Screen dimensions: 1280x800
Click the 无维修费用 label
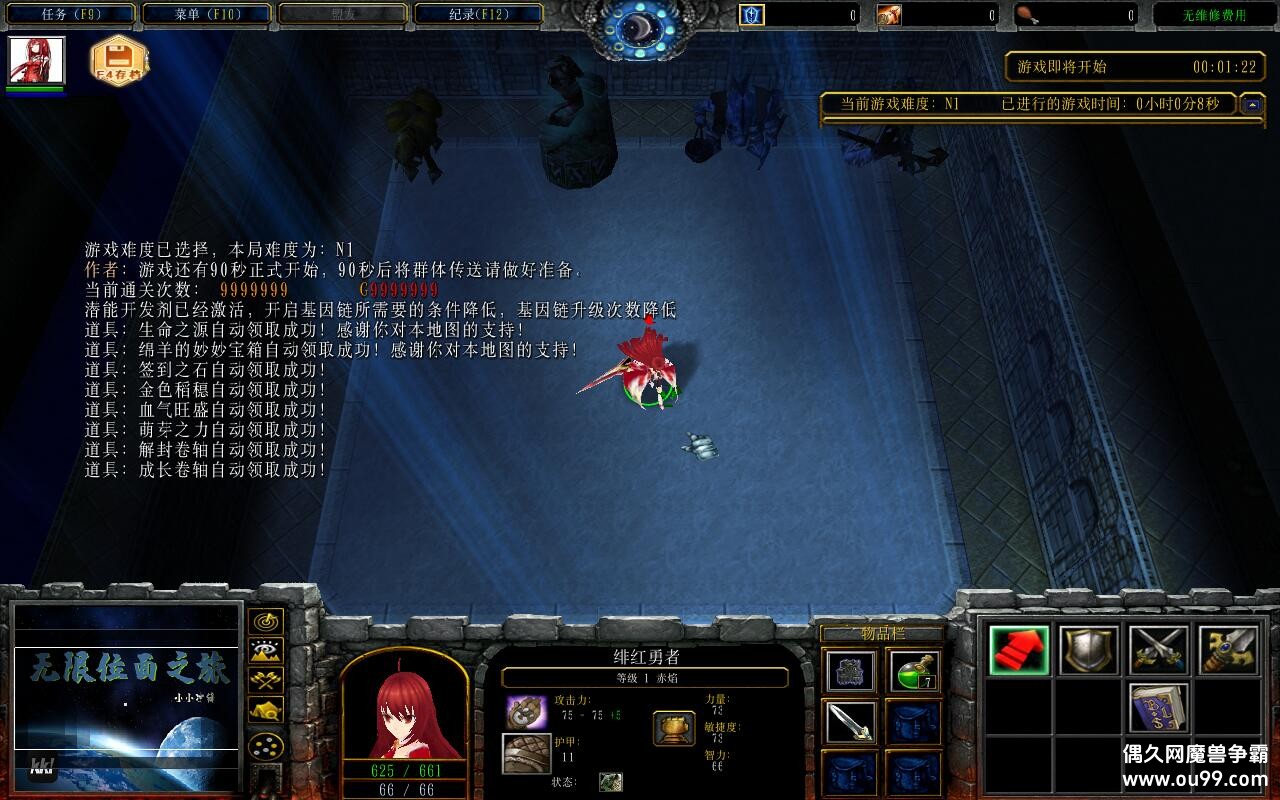(1216, 12)
